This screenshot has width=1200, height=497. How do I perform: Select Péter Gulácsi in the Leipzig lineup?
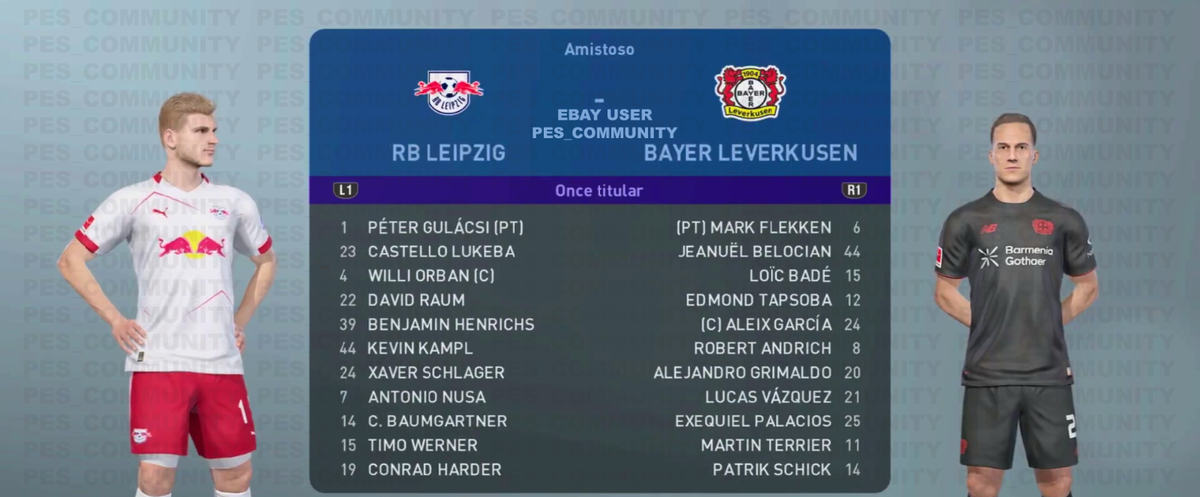click(x=445, y=227)
